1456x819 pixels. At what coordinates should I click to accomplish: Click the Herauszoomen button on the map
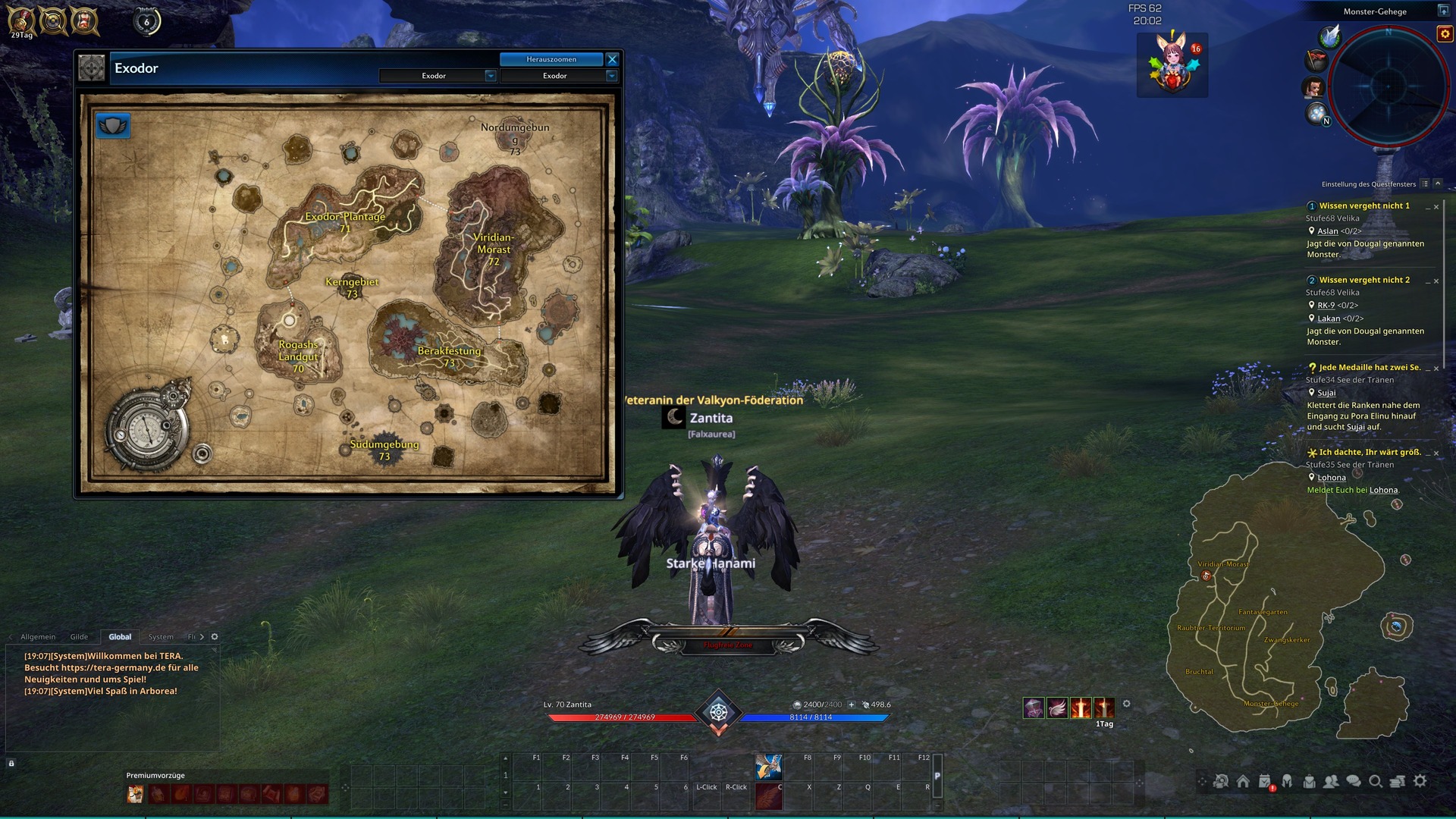click(x=551, y=59)
